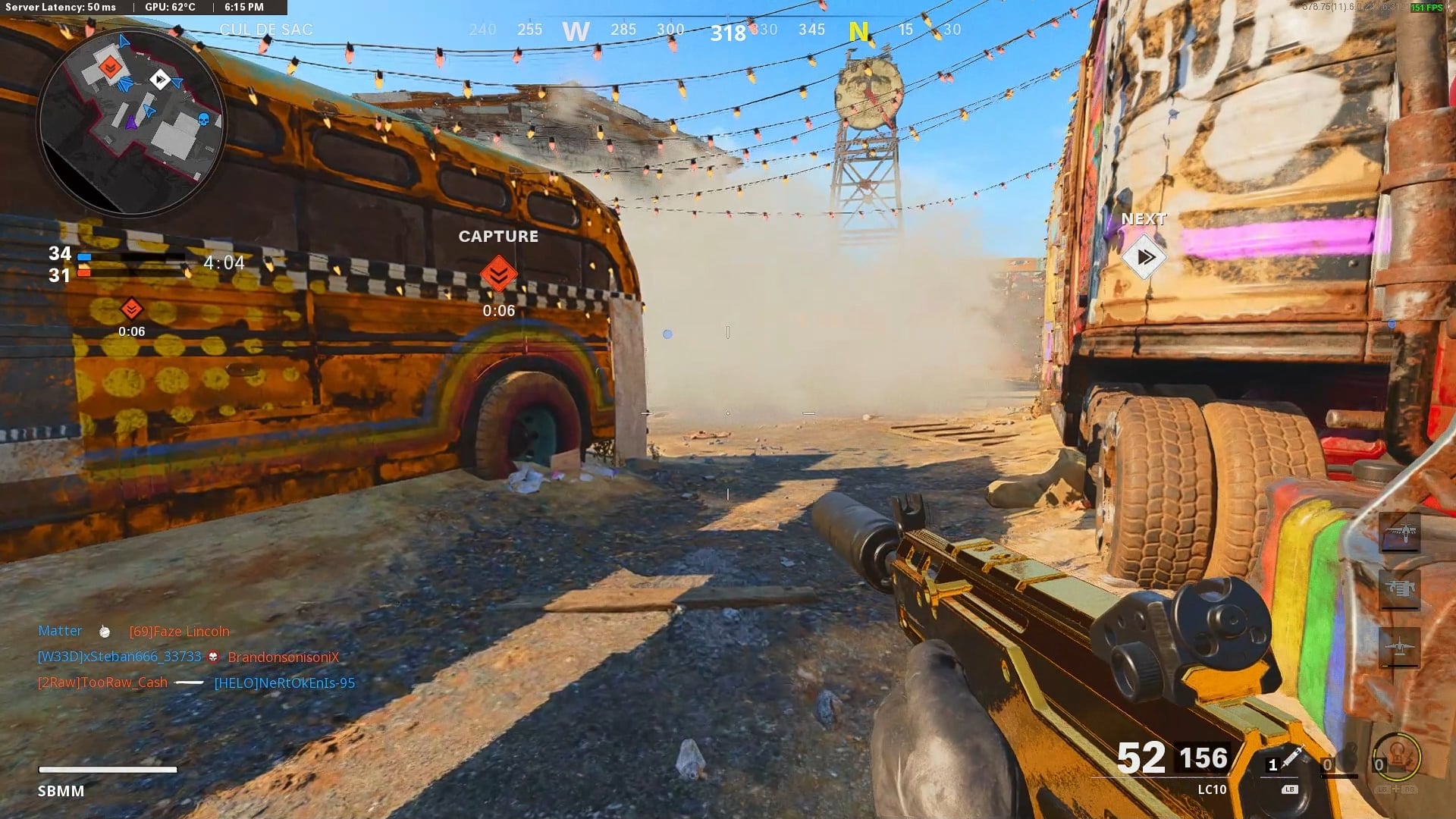Click the yellow N on the compass

858,31
